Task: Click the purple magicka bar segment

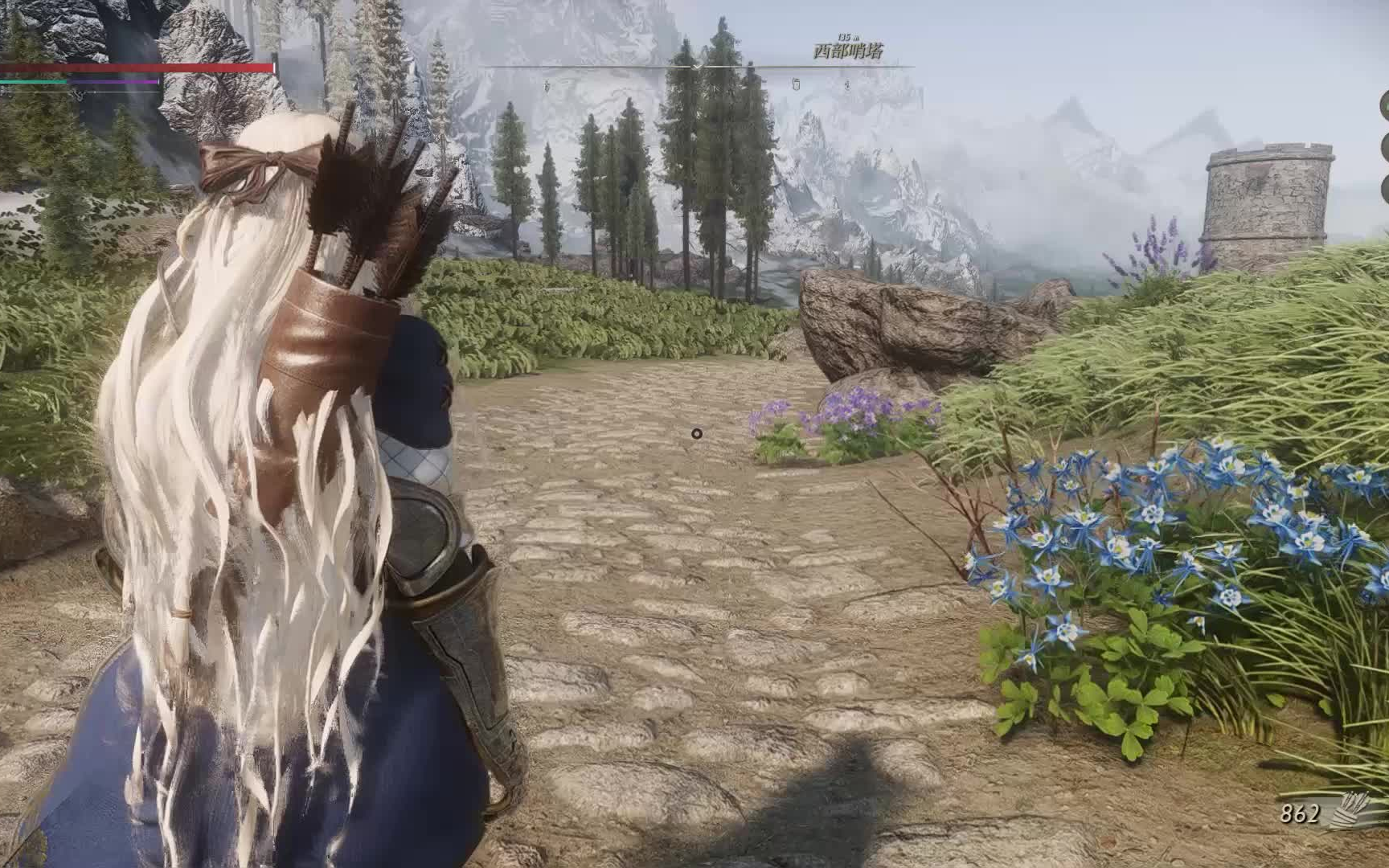Action: (113, 82)
